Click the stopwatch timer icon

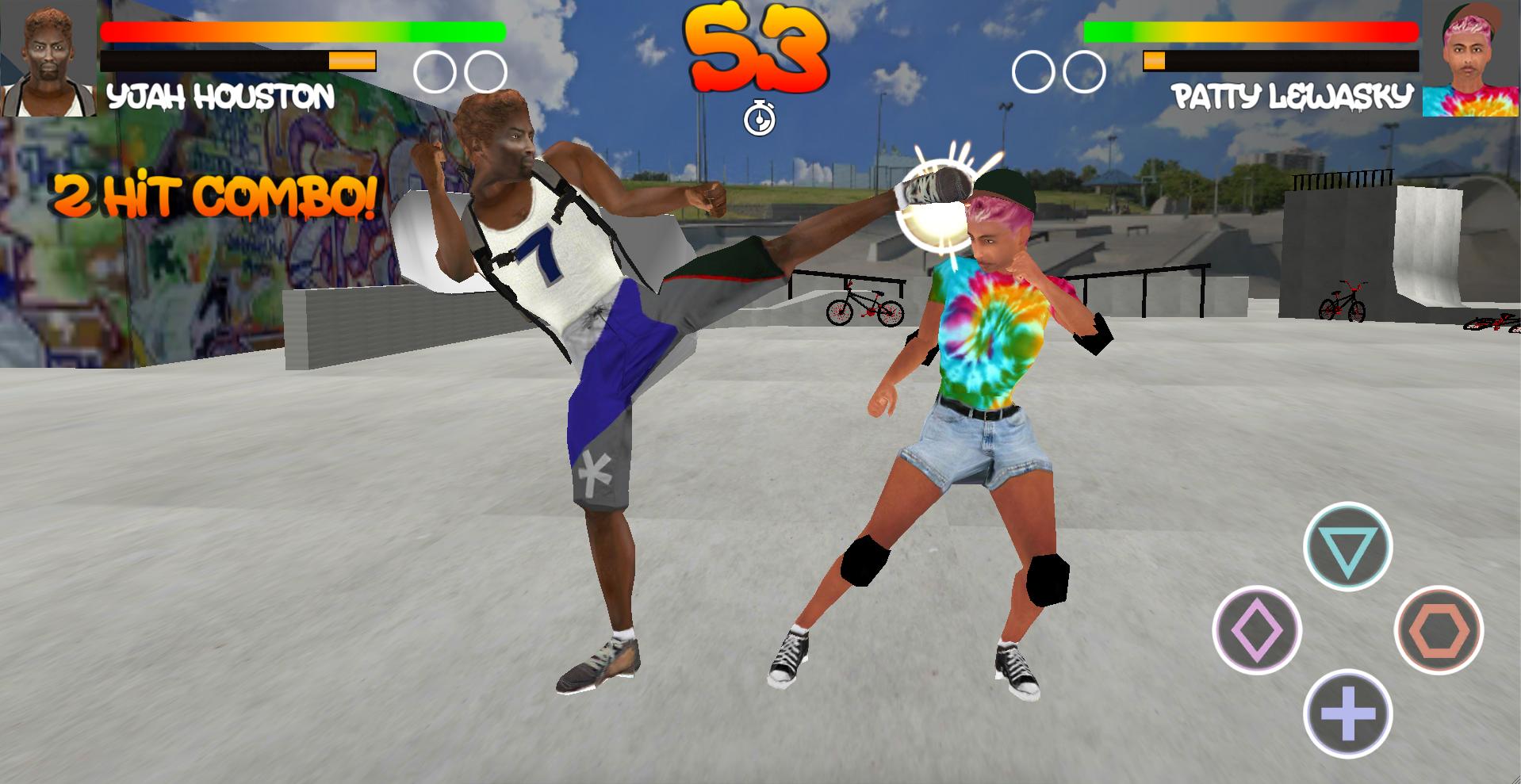click(x=760, y=119)
